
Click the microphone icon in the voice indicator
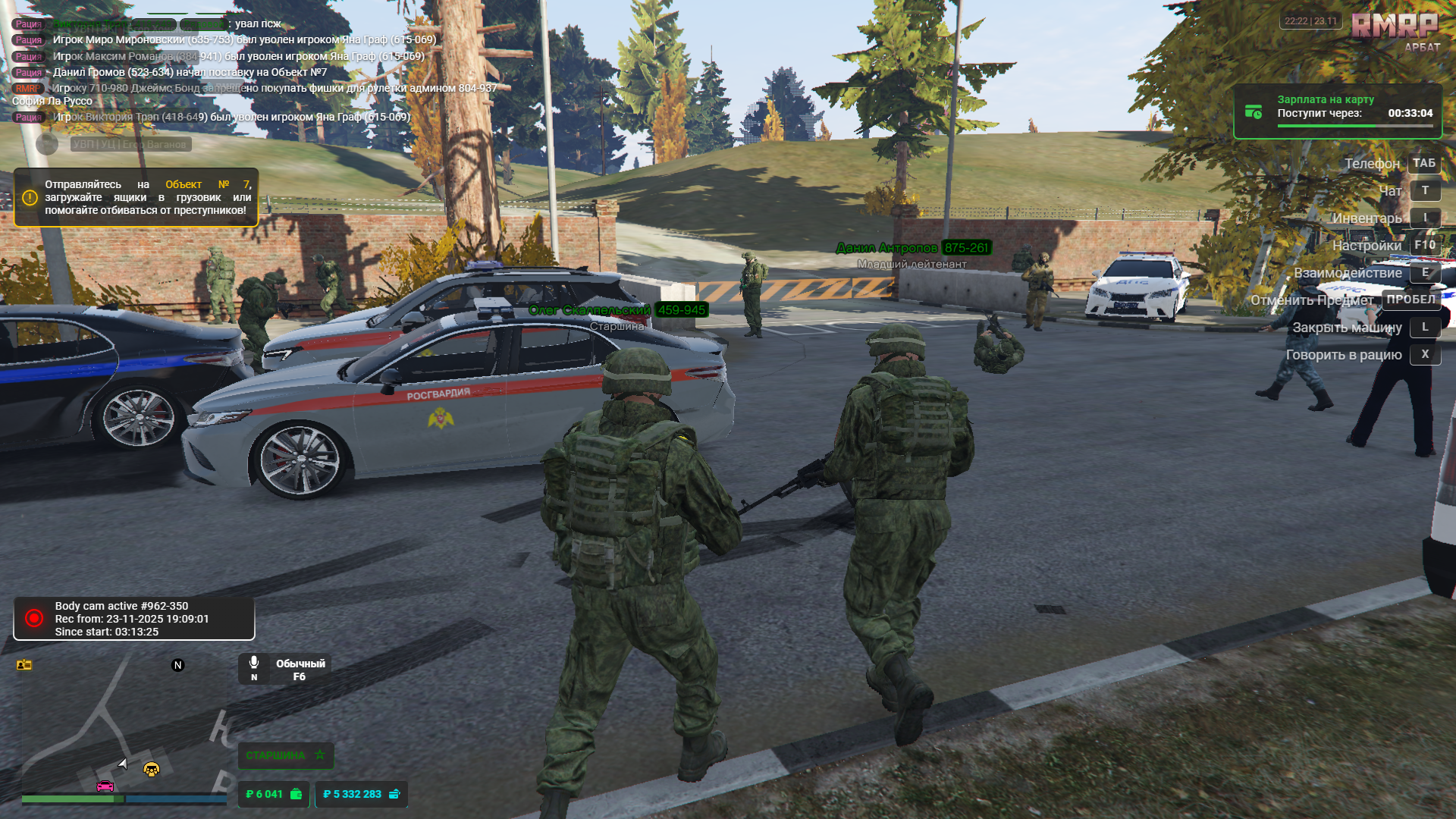click(x=254, y=663)
